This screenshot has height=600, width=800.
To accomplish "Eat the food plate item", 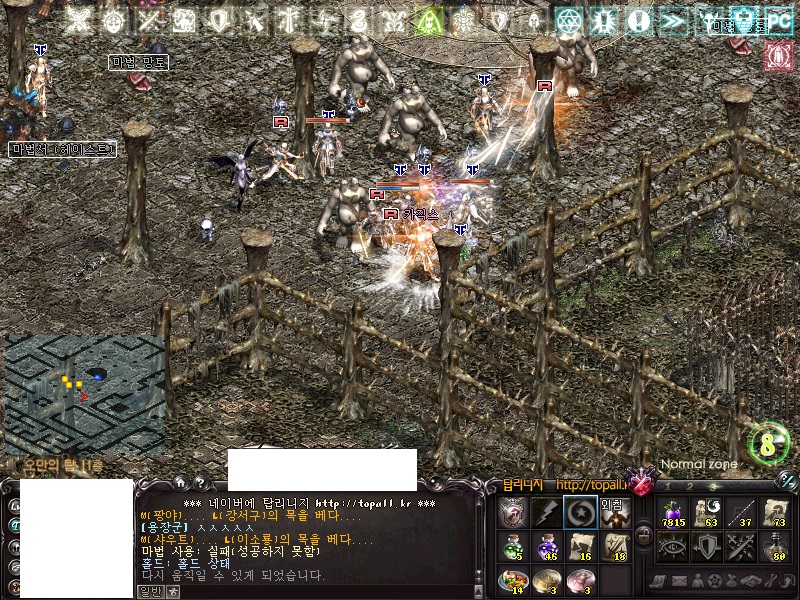I will [513, 580].
